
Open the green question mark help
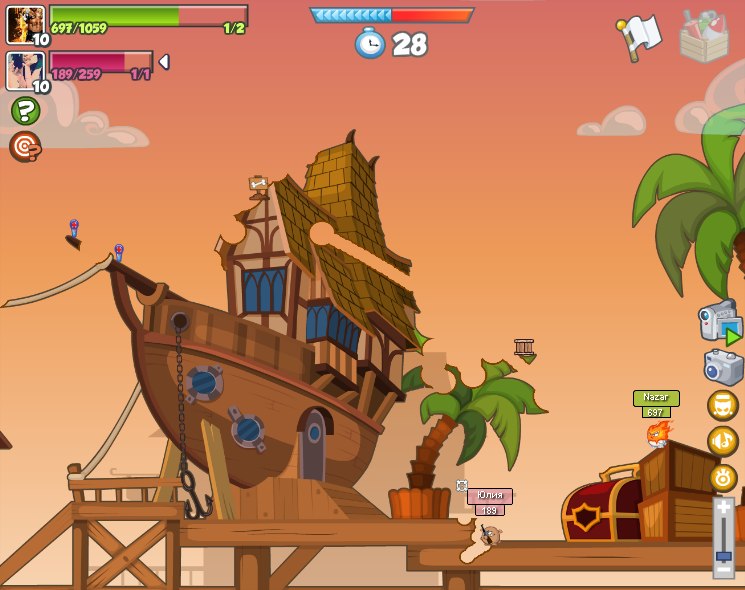click(25, 111)
